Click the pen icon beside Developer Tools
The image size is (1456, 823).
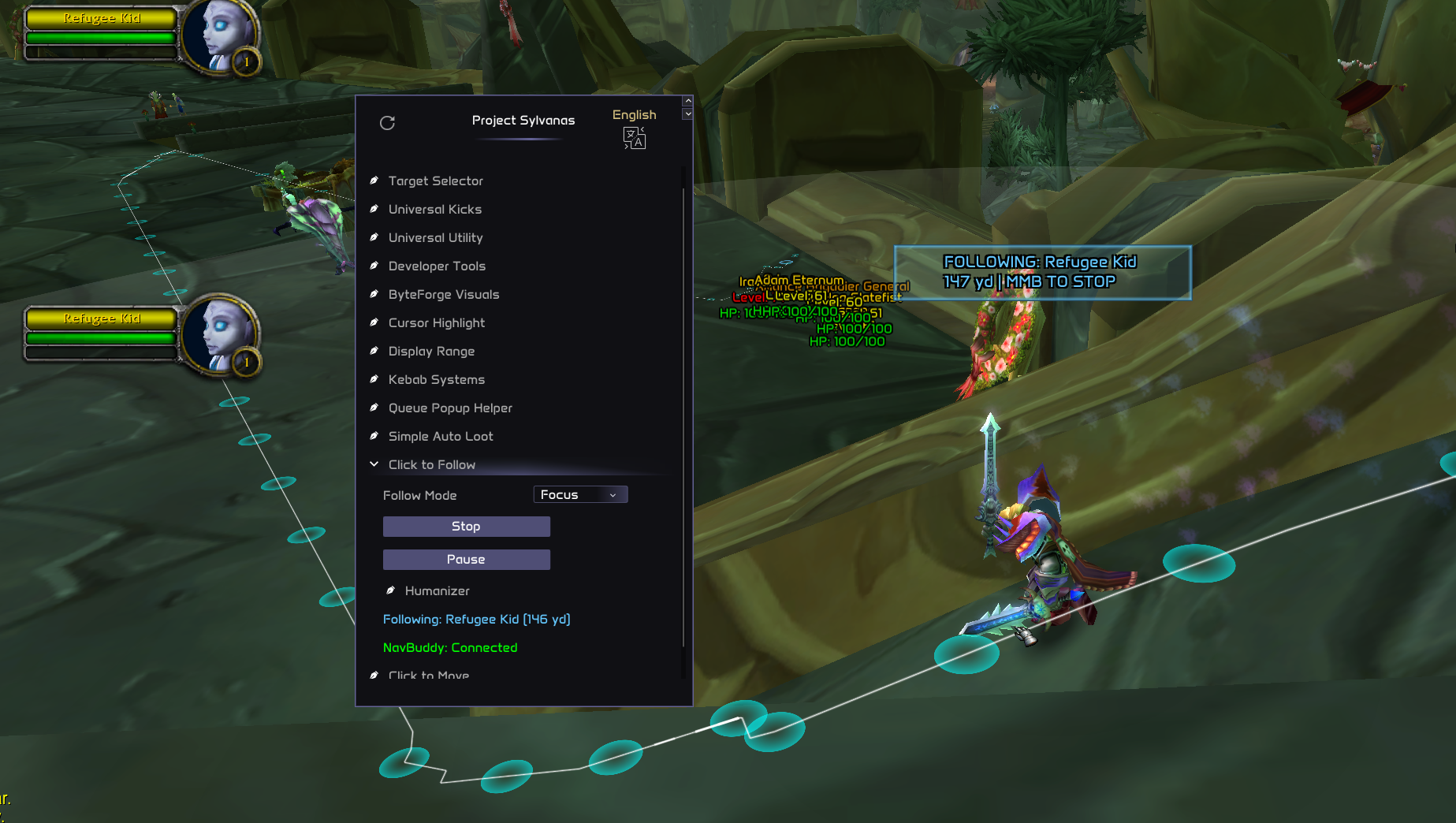pos(374,266)
